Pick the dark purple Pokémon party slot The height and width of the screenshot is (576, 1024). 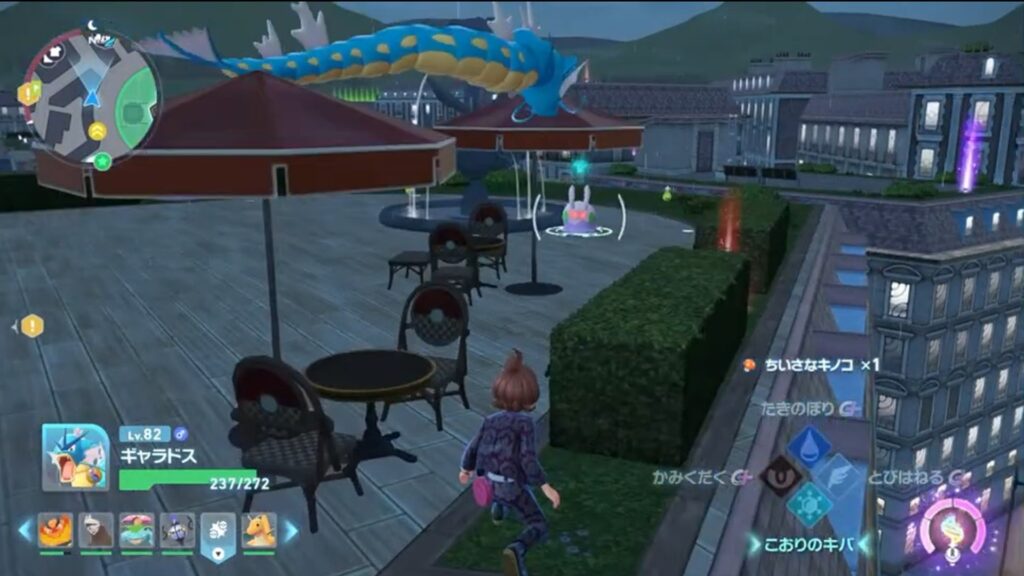click(177, 530)
